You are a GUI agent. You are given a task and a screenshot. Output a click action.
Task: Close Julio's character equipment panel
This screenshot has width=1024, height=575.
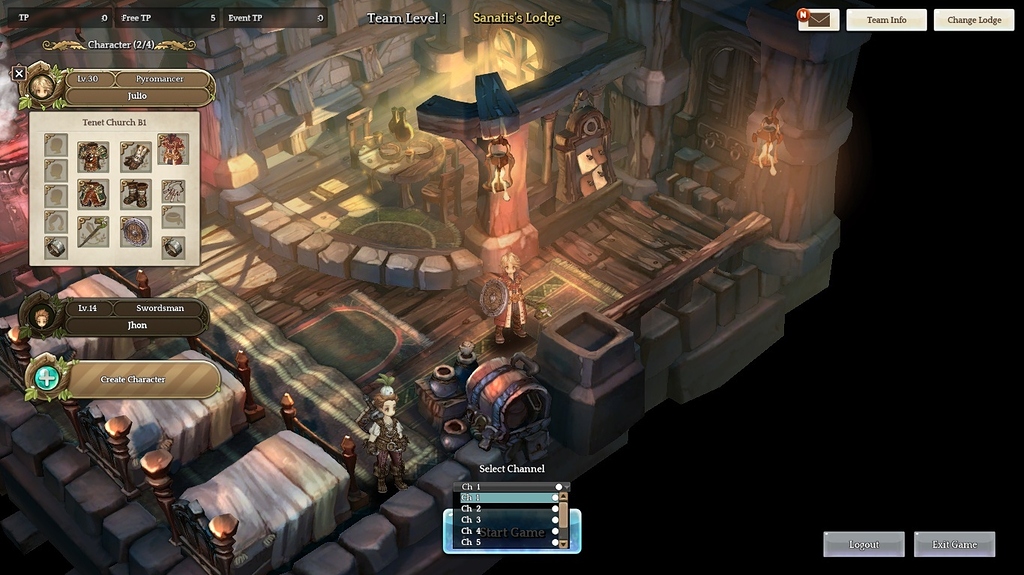pos(19,73)
